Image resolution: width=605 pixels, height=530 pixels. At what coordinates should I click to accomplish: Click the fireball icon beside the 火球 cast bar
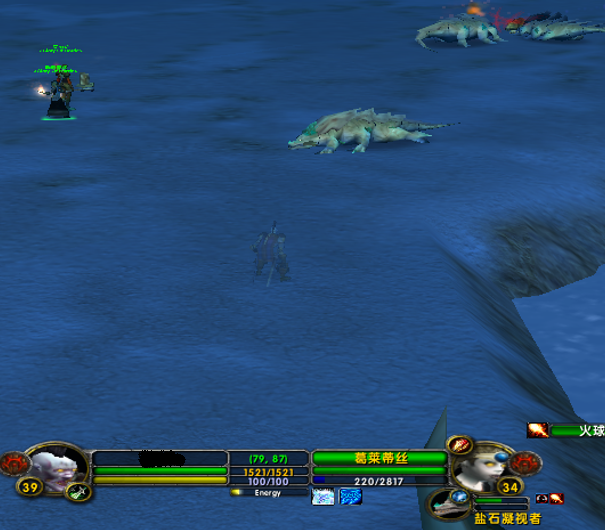pyautogui.click(x=538, y=430)
